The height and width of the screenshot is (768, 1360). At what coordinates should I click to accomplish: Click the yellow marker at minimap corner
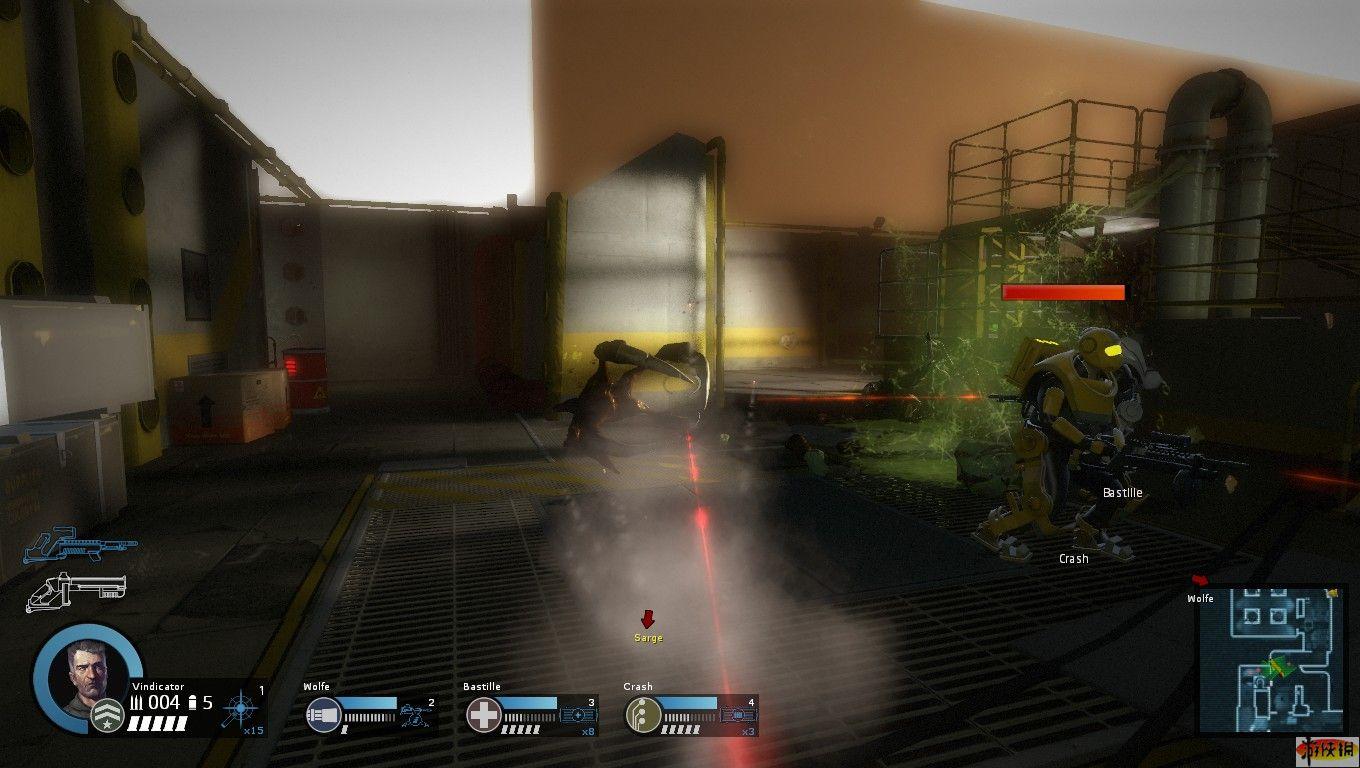1331,594
